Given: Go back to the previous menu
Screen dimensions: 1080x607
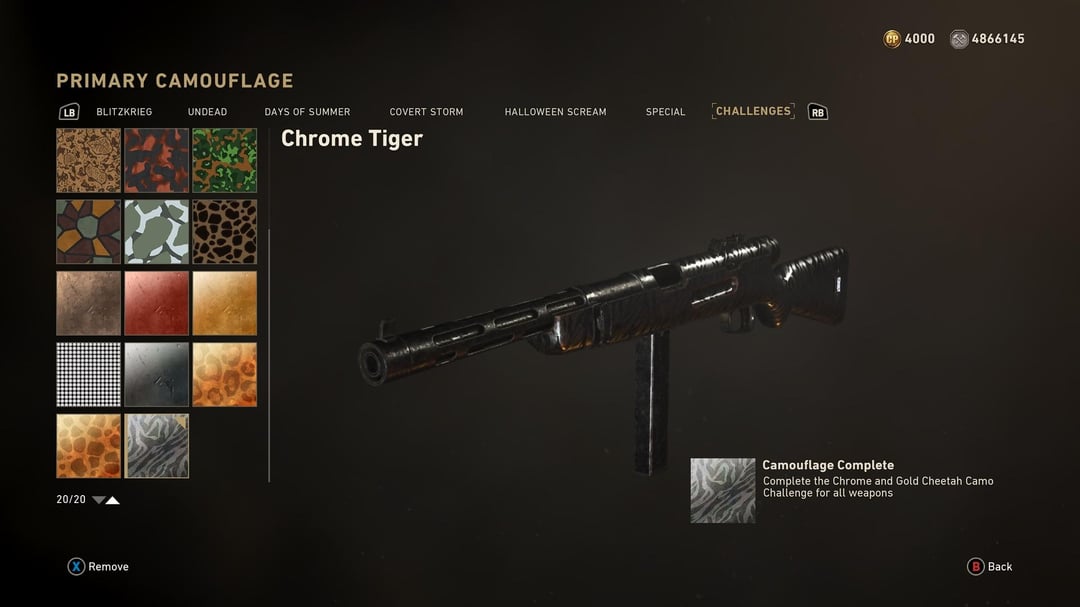Looking at the screenshot, I should pos(990,567).
